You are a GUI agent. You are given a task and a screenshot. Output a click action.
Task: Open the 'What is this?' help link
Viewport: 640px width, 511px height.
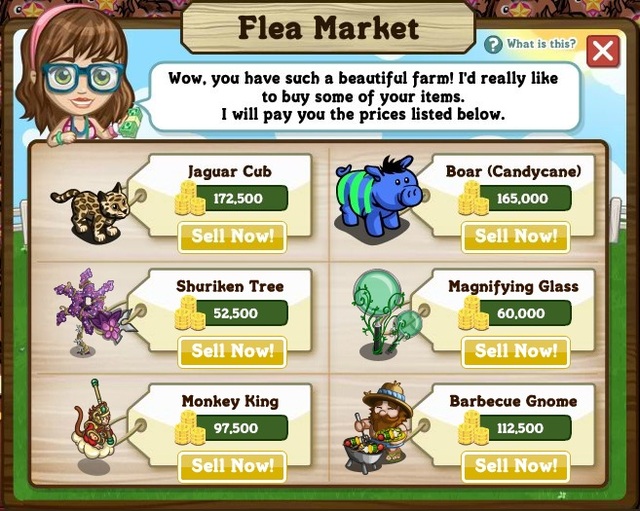point(531,44)
